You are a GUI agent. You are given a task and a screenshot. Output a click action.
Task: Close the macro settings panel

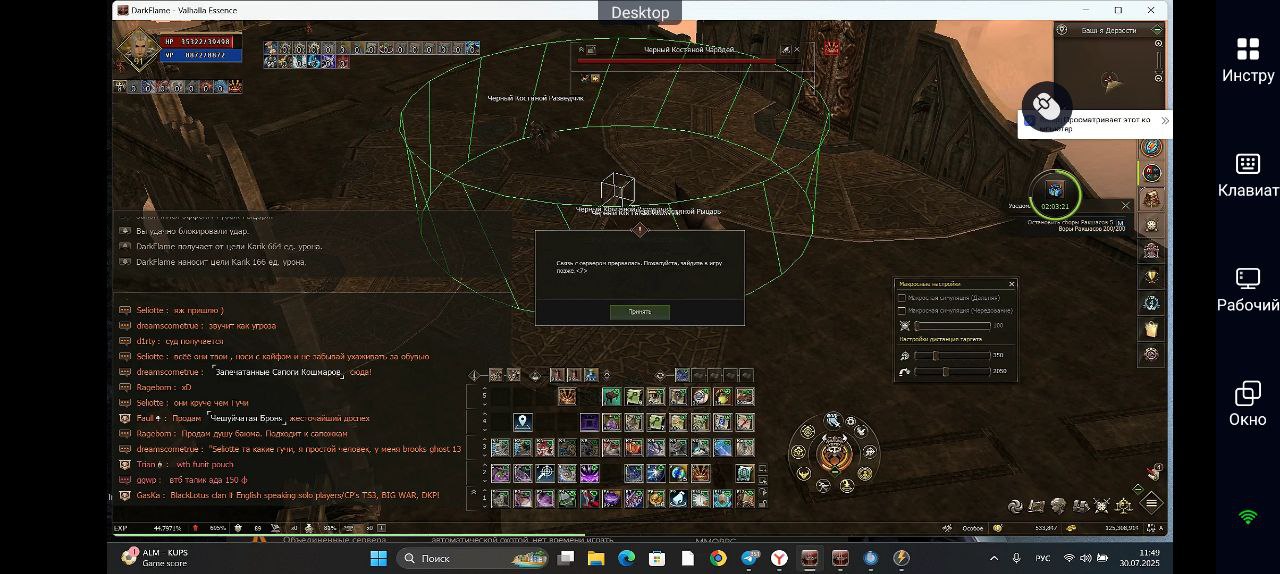click(x=1011, y=284)
